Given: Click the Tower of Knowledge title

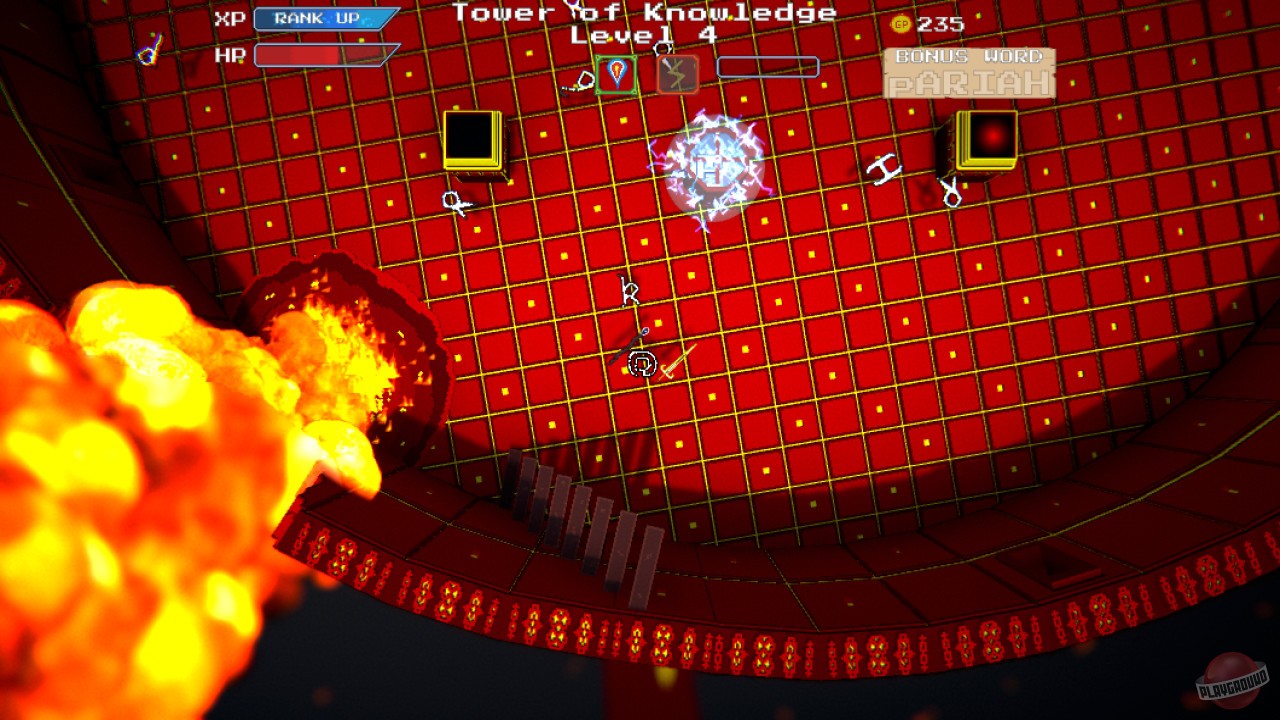Looking at the screenshot, I should click(x=643, y=13).
